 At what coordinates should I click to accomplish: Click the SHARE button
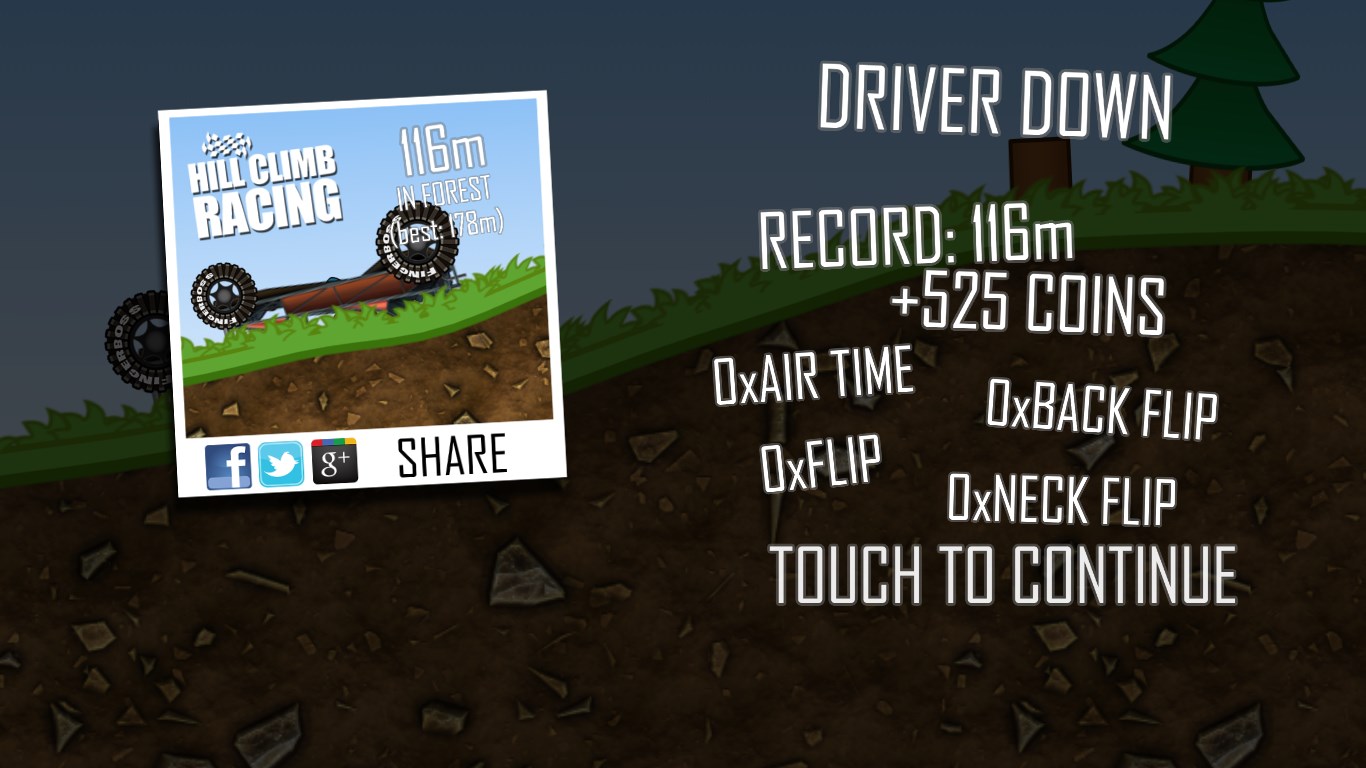coord(451,456)
